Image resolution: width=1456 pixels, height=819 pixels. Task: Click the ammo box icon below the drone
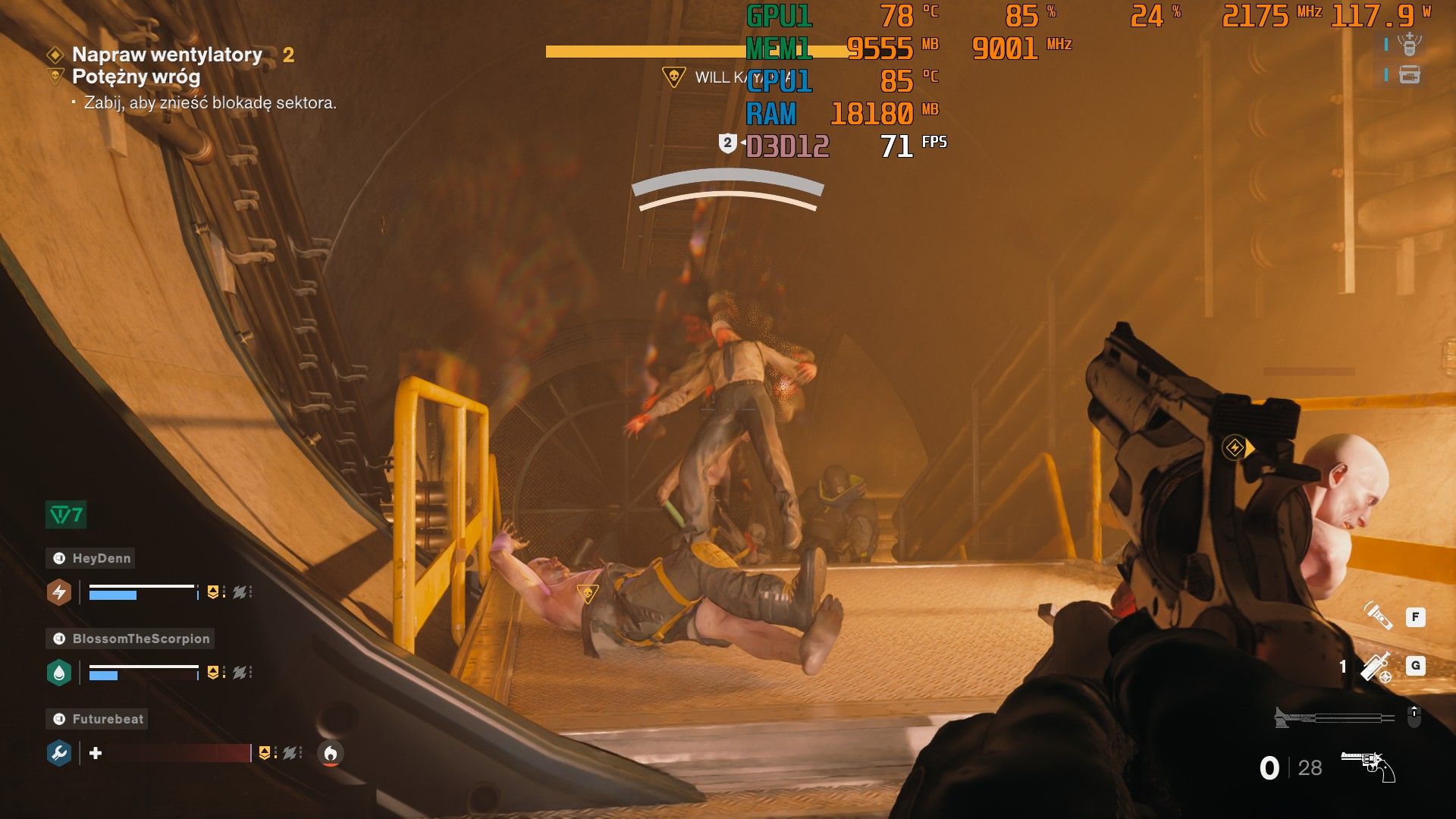1409,75
